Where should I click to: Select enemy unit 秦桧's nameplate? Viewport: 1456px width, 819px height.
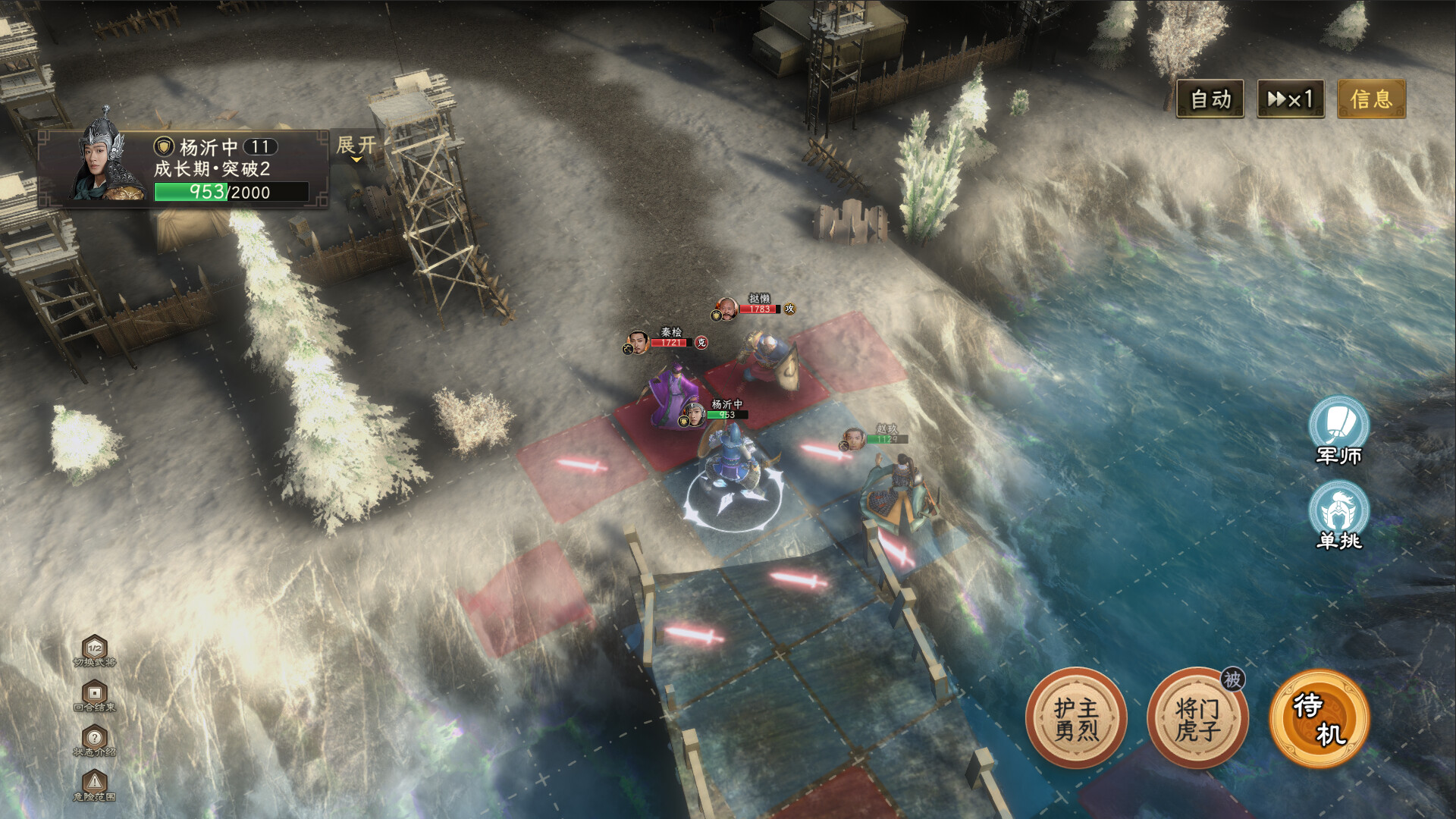pyautogui.click(x=667, y=338)
